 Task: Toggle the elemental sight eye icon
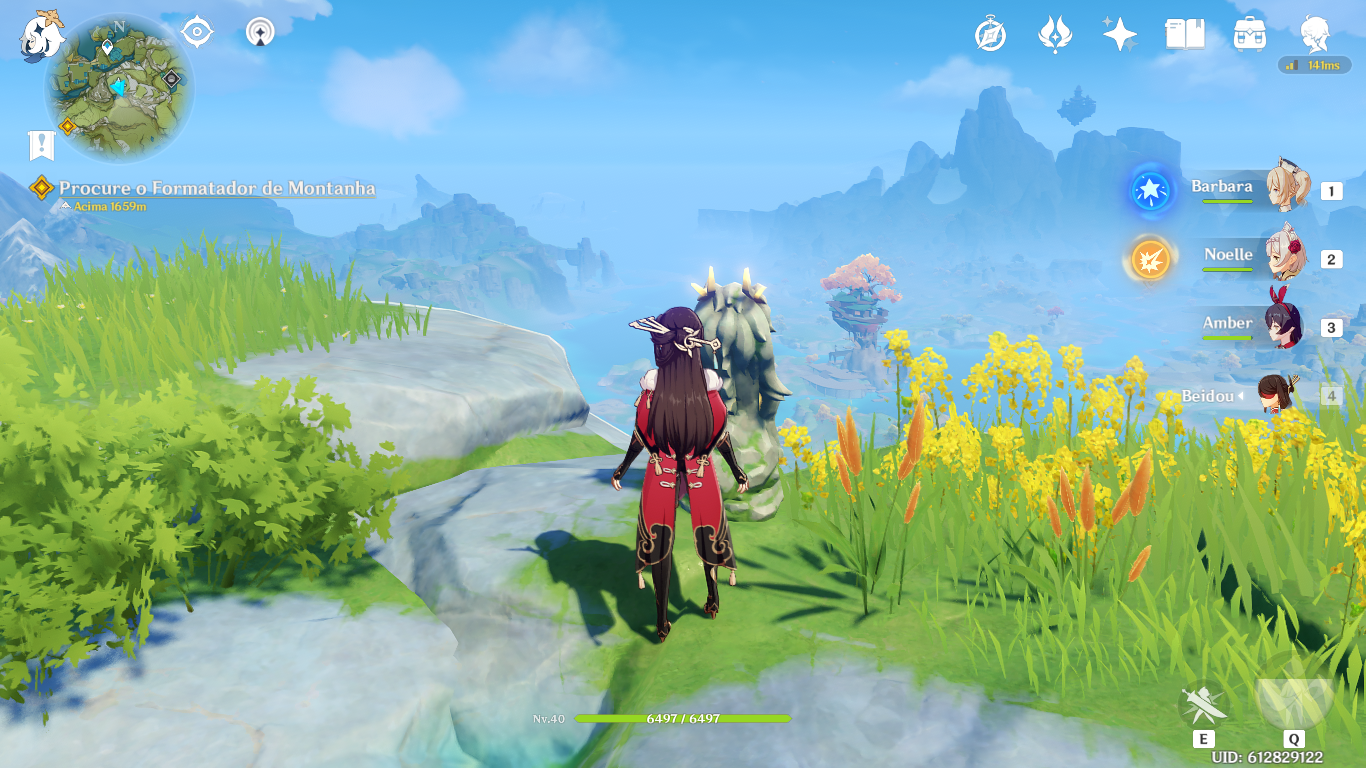tap(197, 33)
